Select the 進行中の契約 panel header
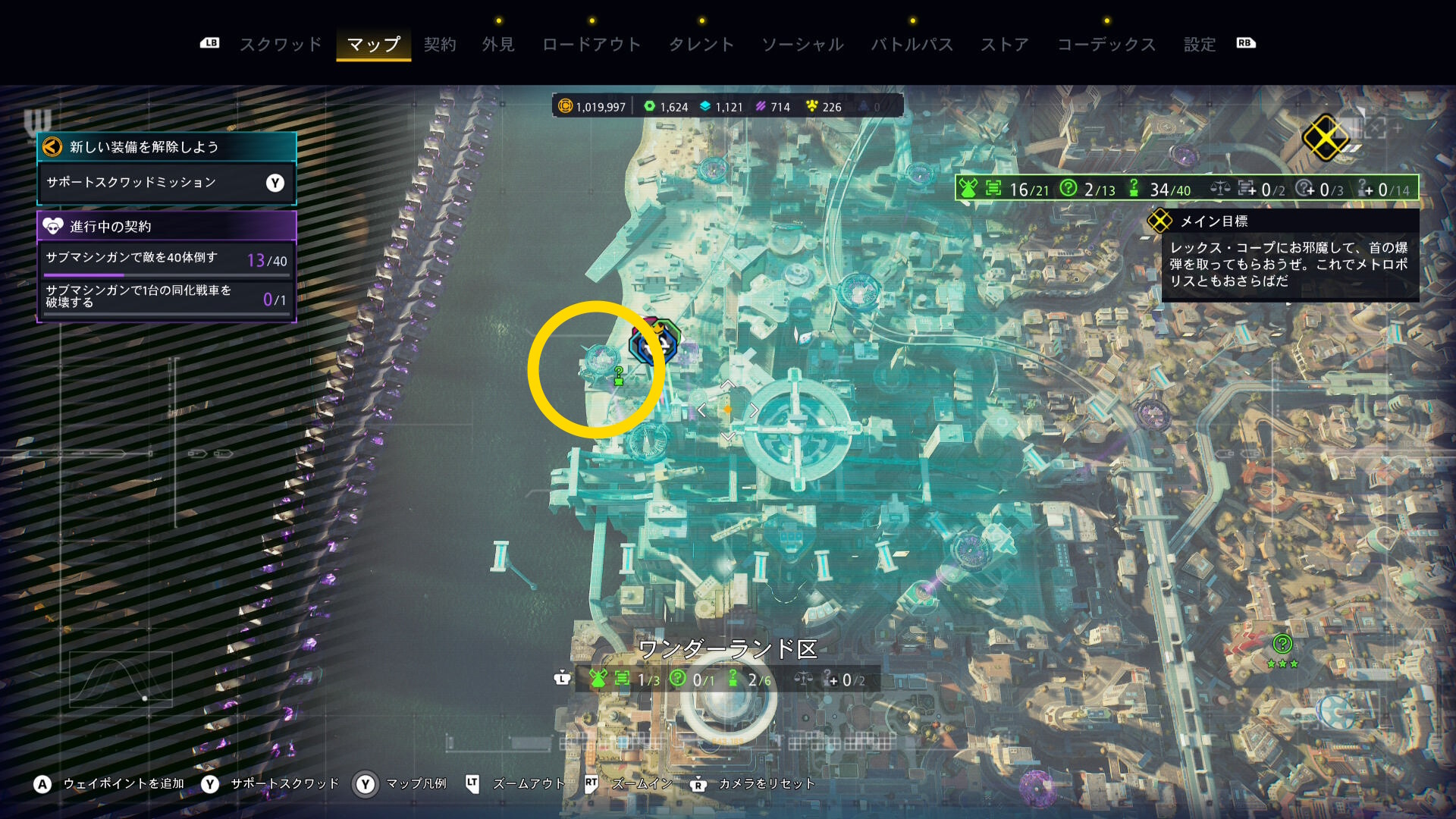Viewport: 1456px width, 819px height. point(166,226)
